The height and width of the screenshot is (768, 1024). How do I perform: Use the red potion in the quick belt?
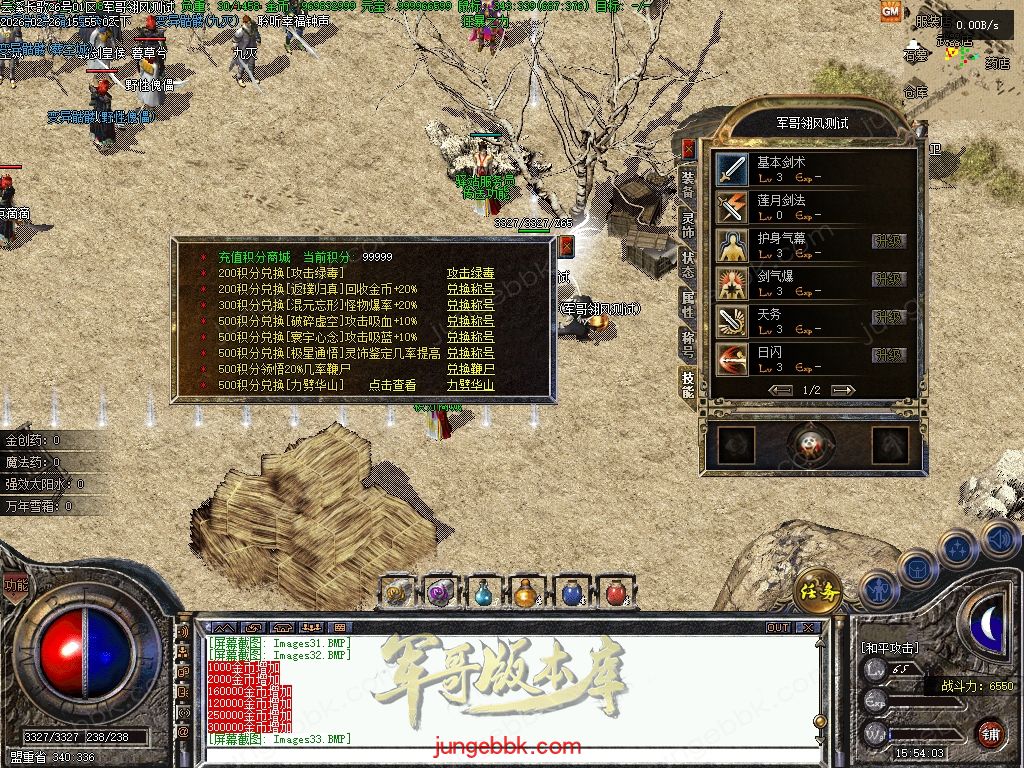pyautogui.click(x=616, y=593)
